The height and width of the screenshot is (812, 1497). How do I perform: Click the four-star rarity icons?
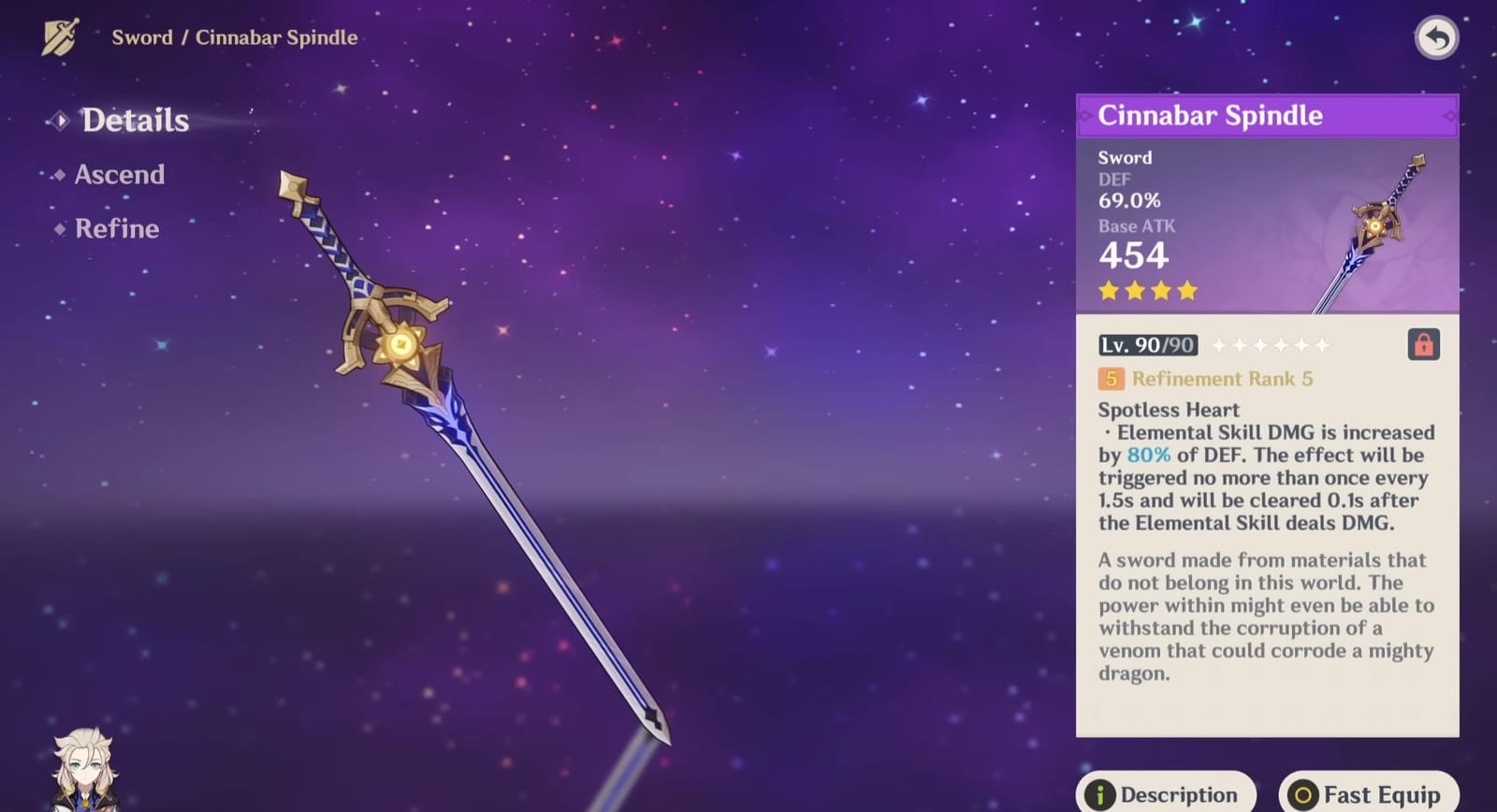[x=1146, y=291]
